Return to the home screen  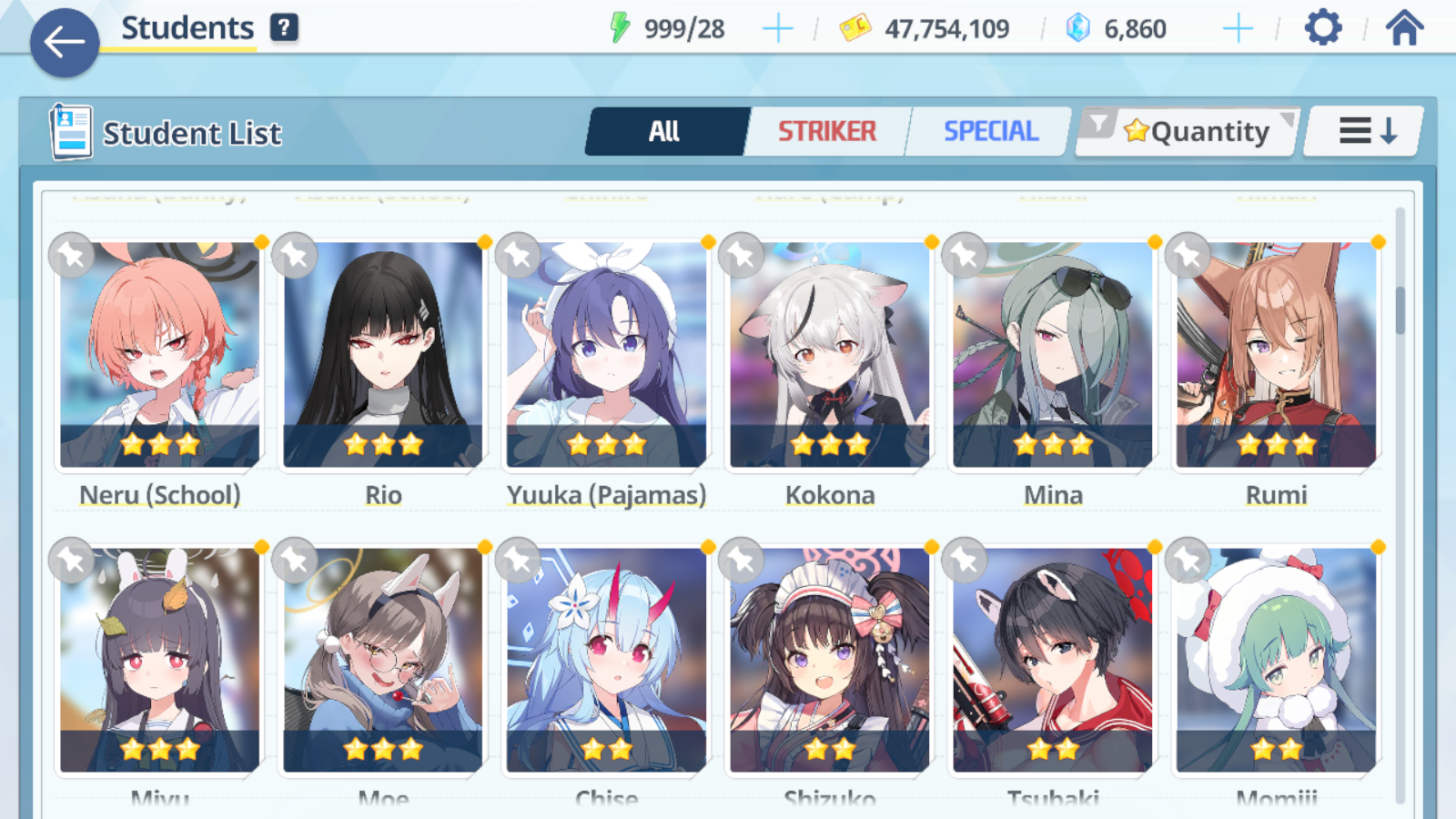pyautogui.click(x=1404, y=28)
